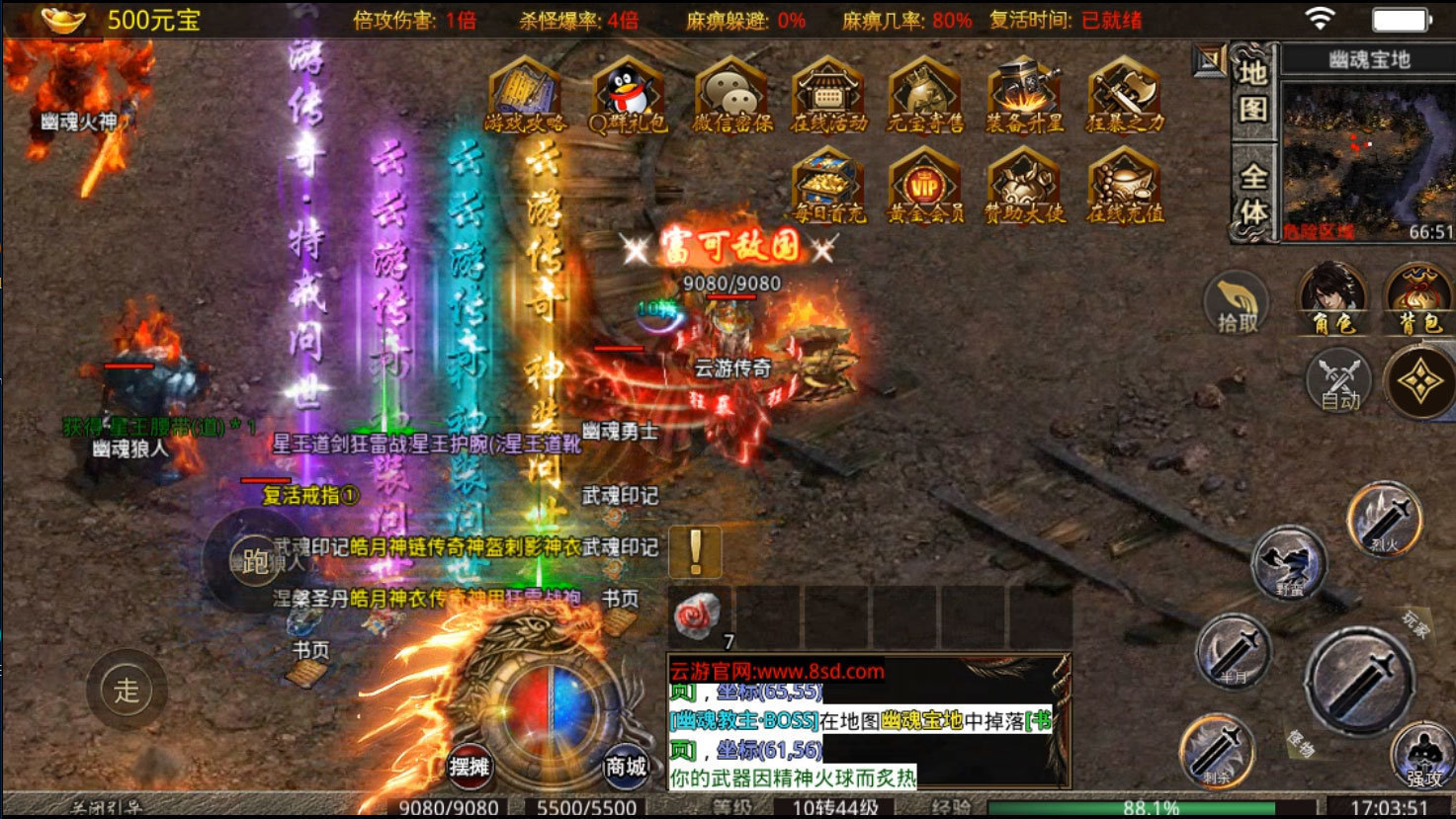1456x819 pixels.
Task: Tap the 拾取 pickup button
Action: (1237, 302)
